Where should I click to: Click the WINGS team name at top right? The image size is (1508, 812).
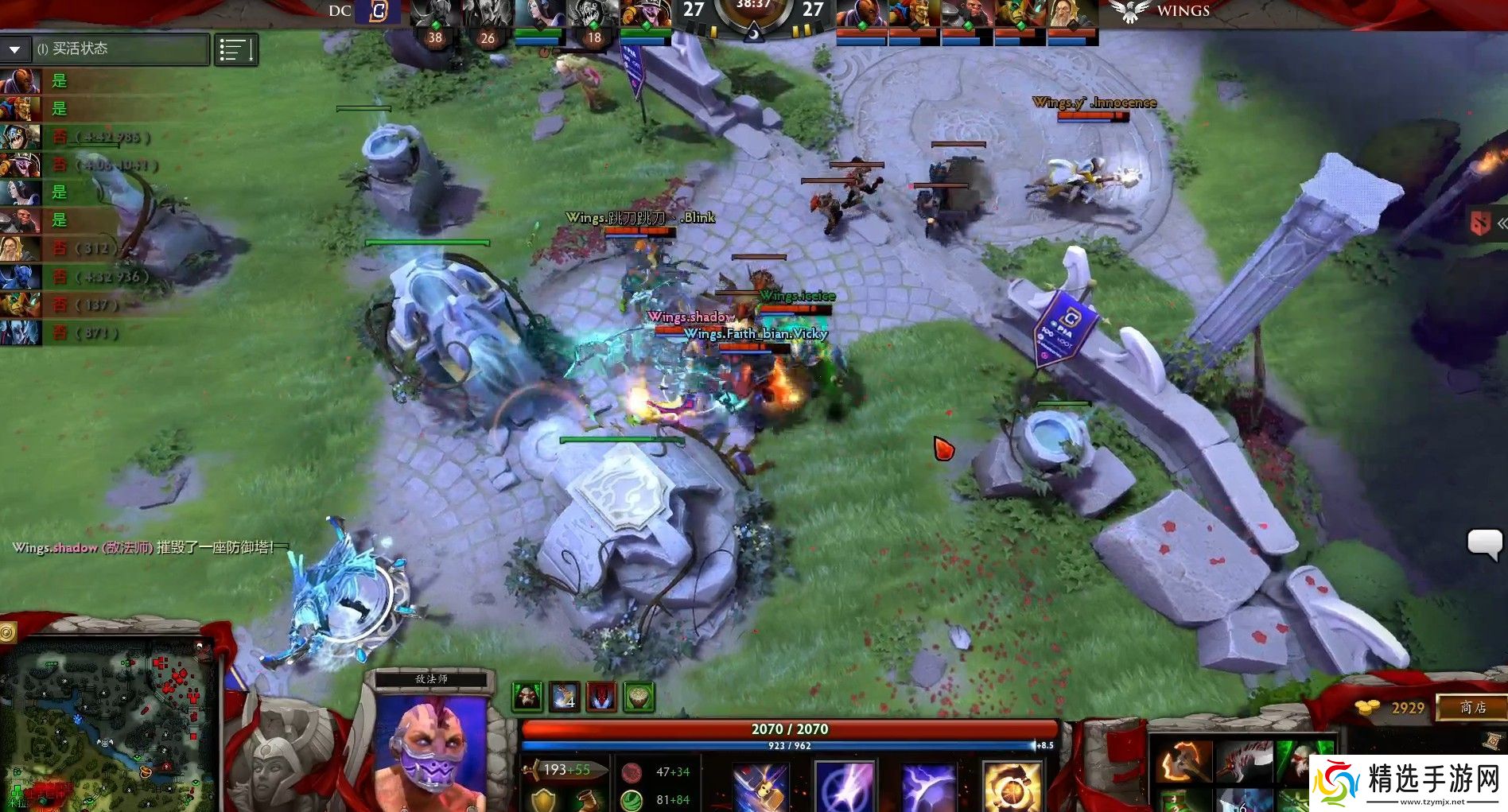click(1182, 11)
